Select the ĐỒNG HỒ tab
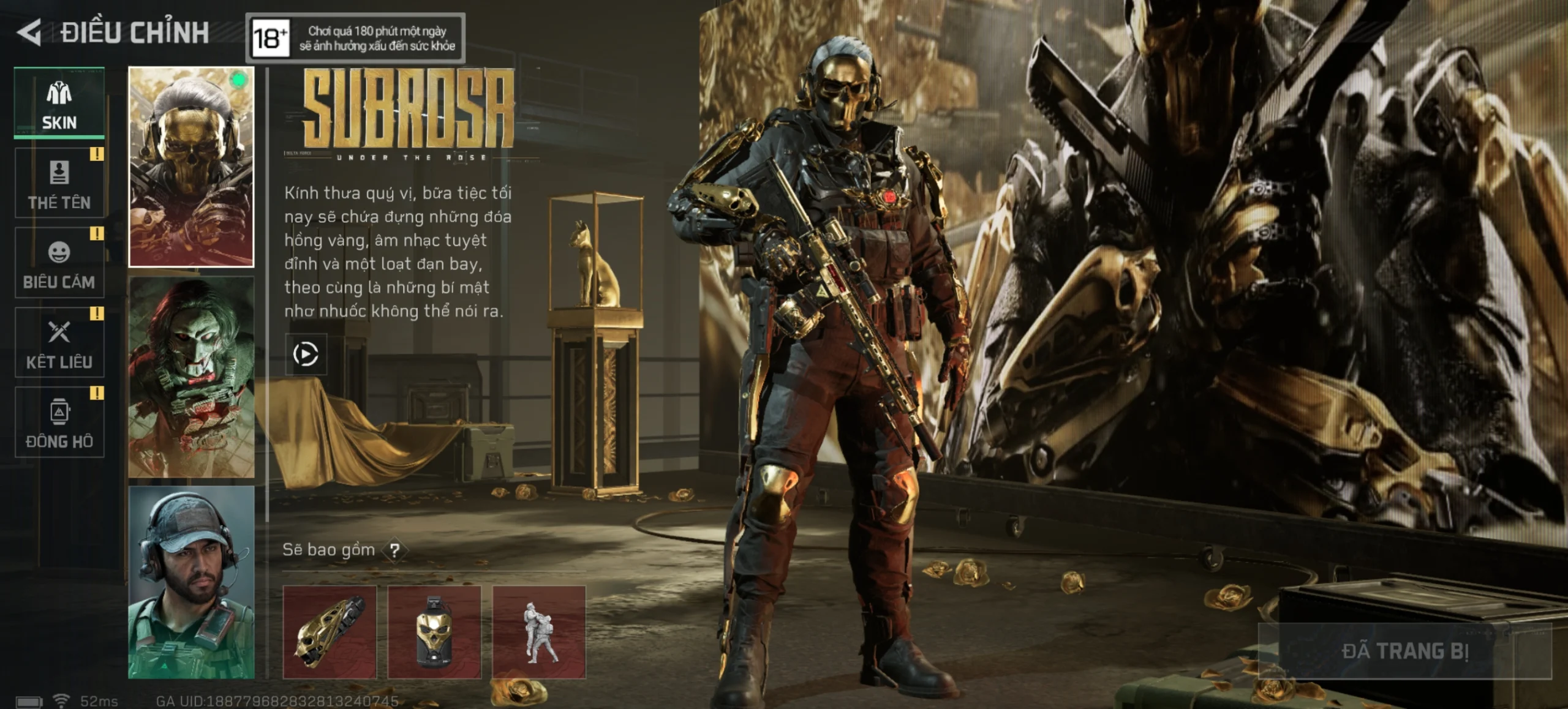The image size is (1568, 709). (x=59, y=422)
